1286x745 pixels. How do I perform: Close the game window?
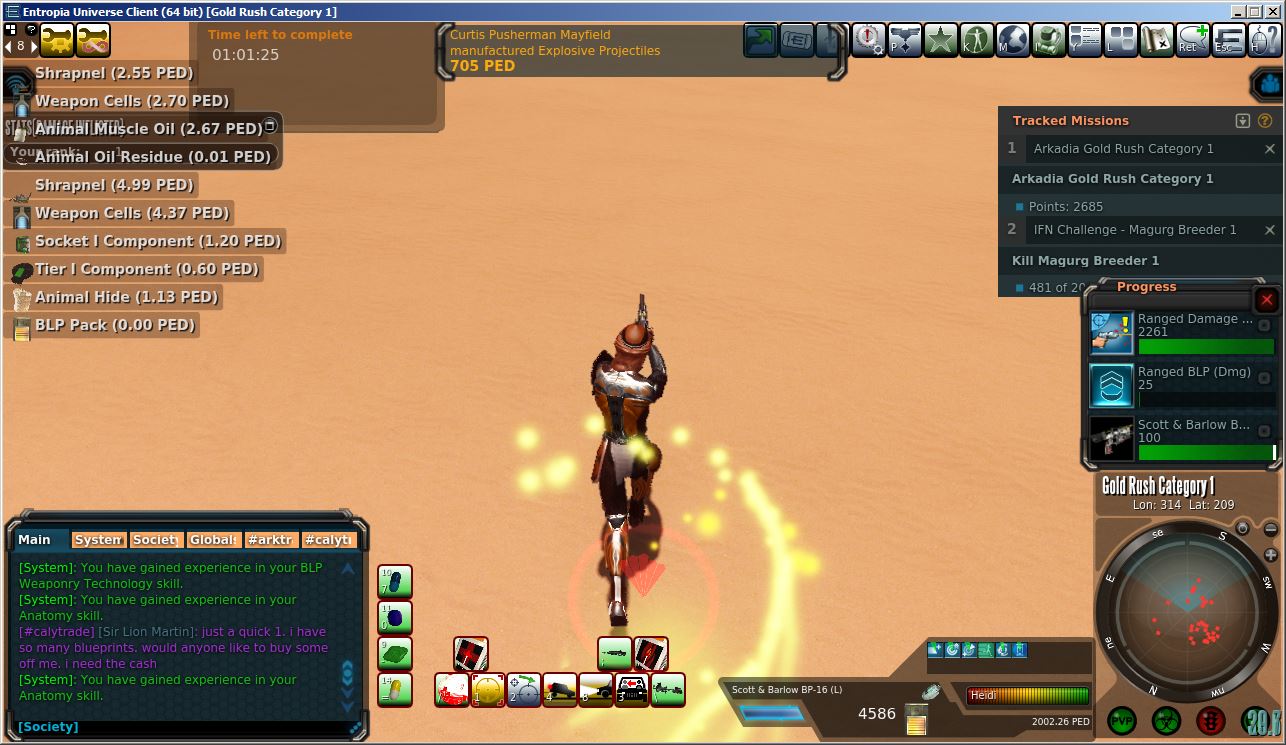pos(1272,11)
